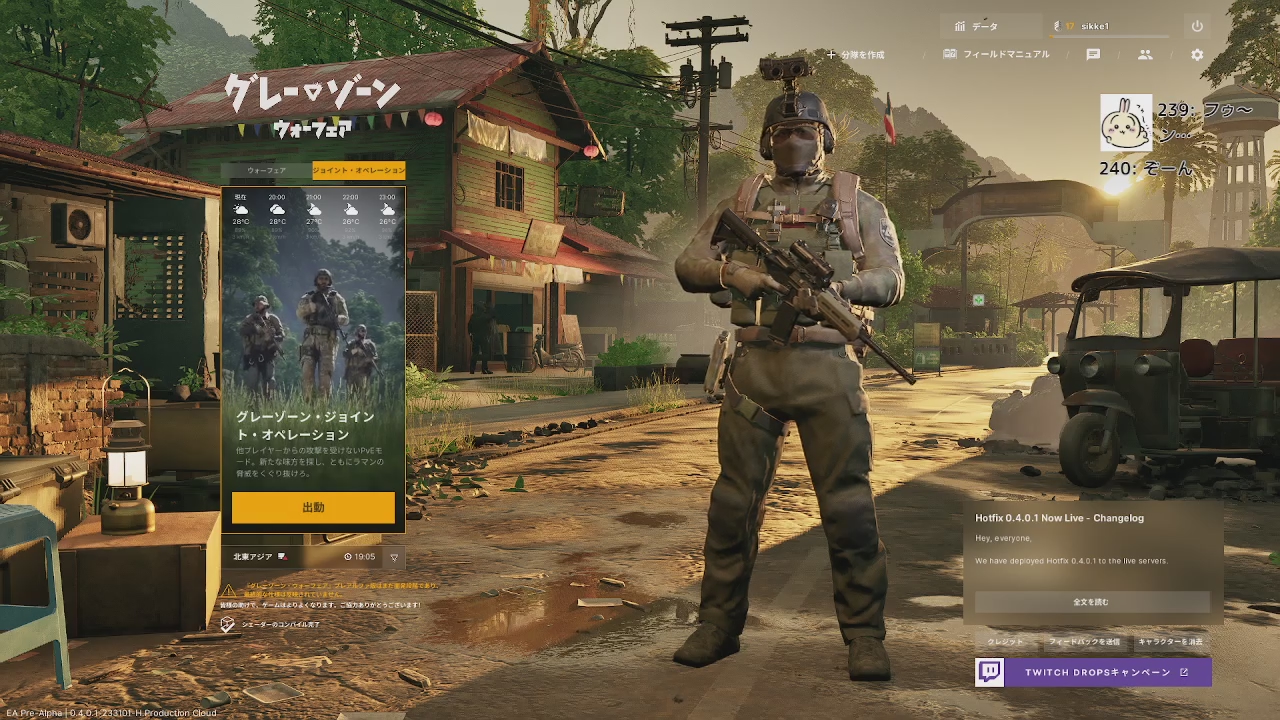Open settings via the gear icon
The width and height of the screenshot is (1280, 720).
coord(1197,55)
